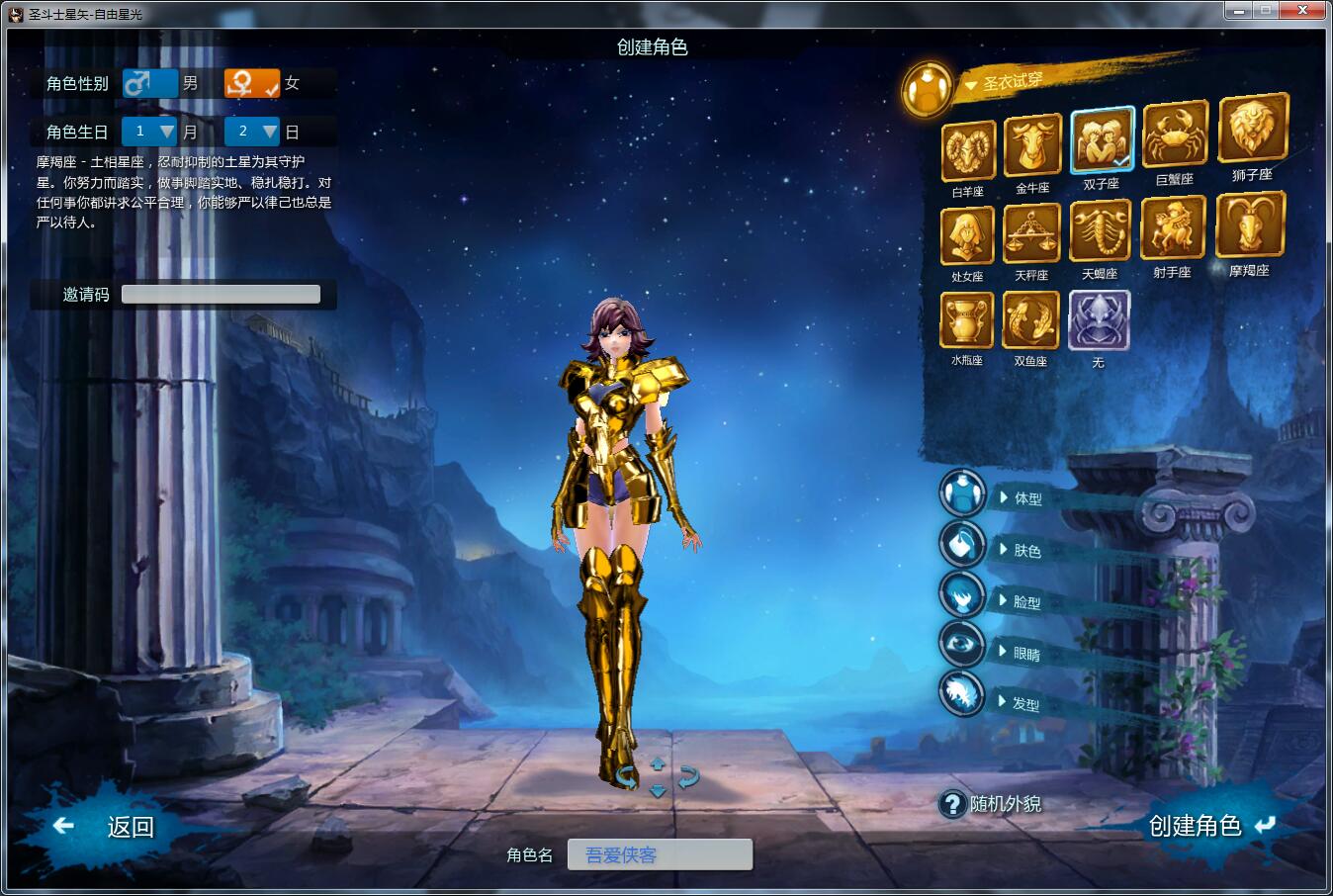Expand the hairstyle (发型) options
This screenshot has height=896, width=1333.
[x=1023, y=704]
